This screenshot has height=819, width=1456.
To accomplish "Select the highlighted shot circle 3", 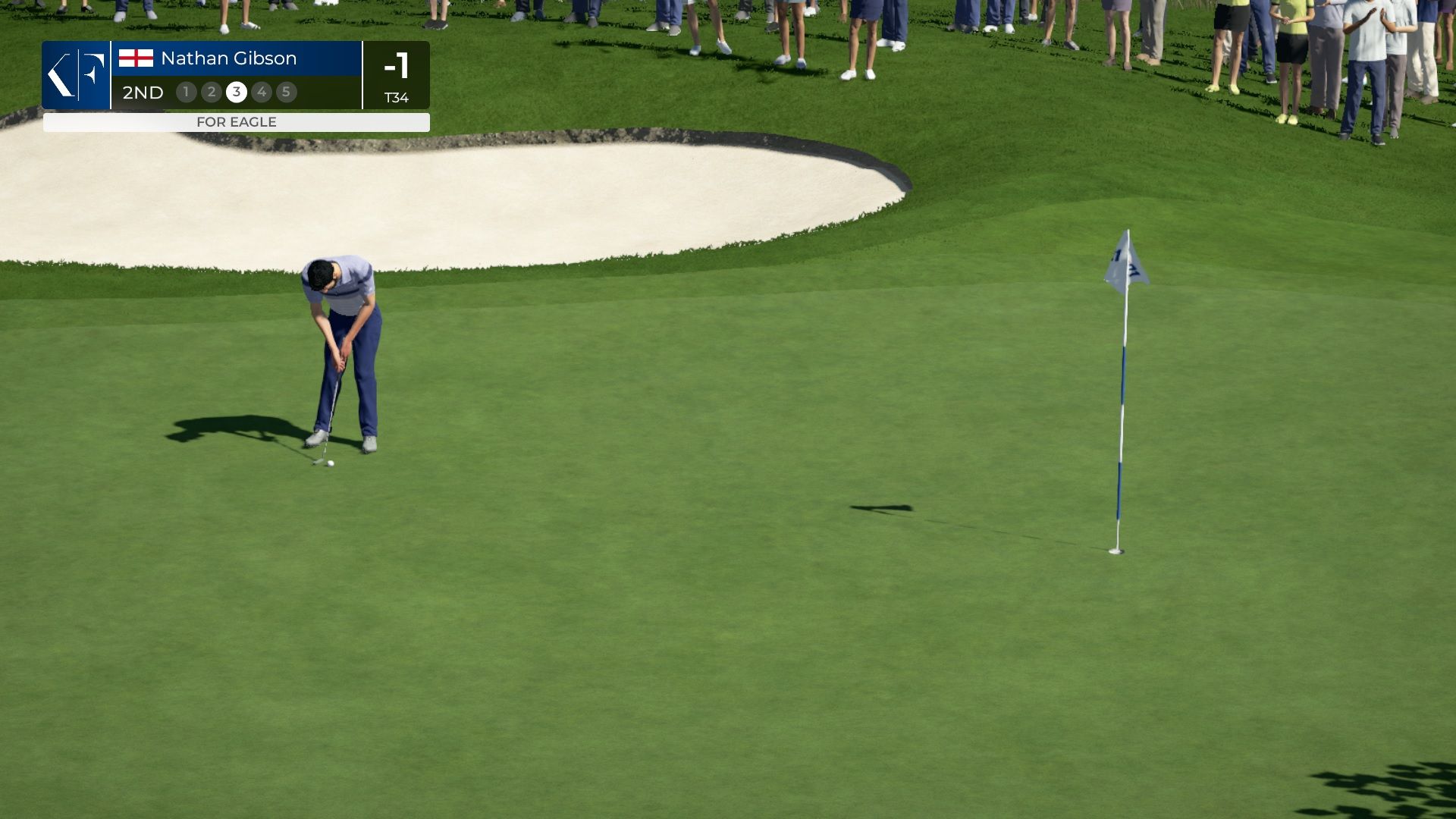I will pyautogui.click(x=237, y=92).
